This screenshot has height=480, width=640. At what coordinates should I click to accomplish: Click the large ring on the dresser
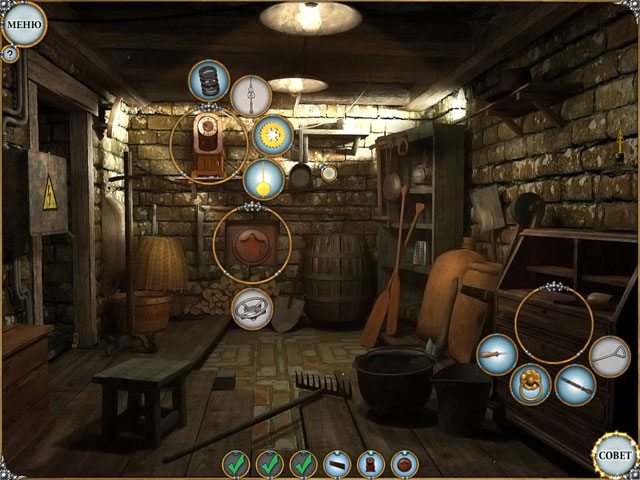tap(554, 324)
